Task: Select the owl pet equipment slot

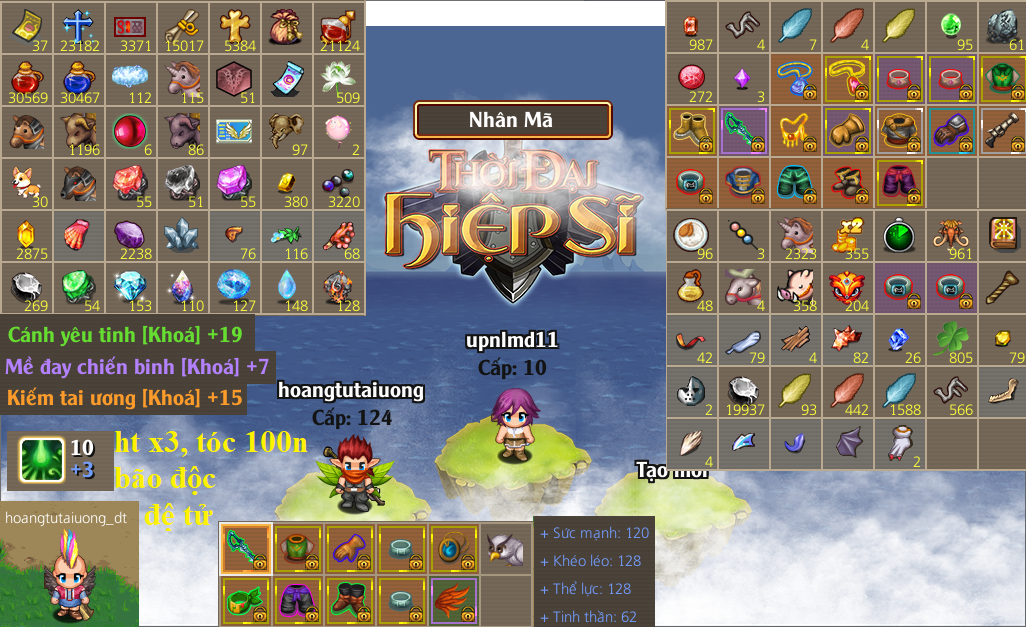Action: click(505, 548)
